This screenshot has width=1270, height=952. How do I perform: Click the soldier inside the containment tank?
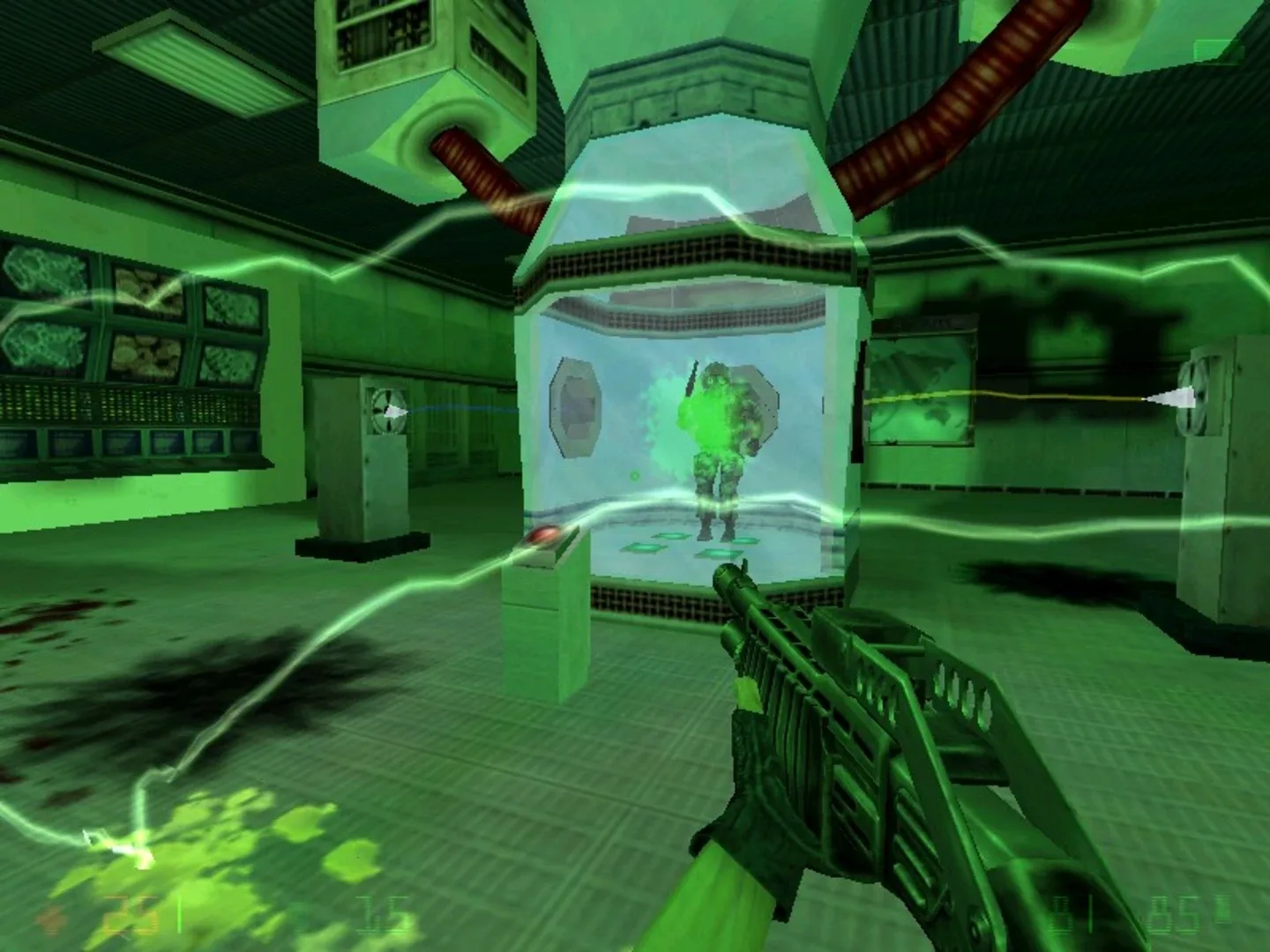719,432
